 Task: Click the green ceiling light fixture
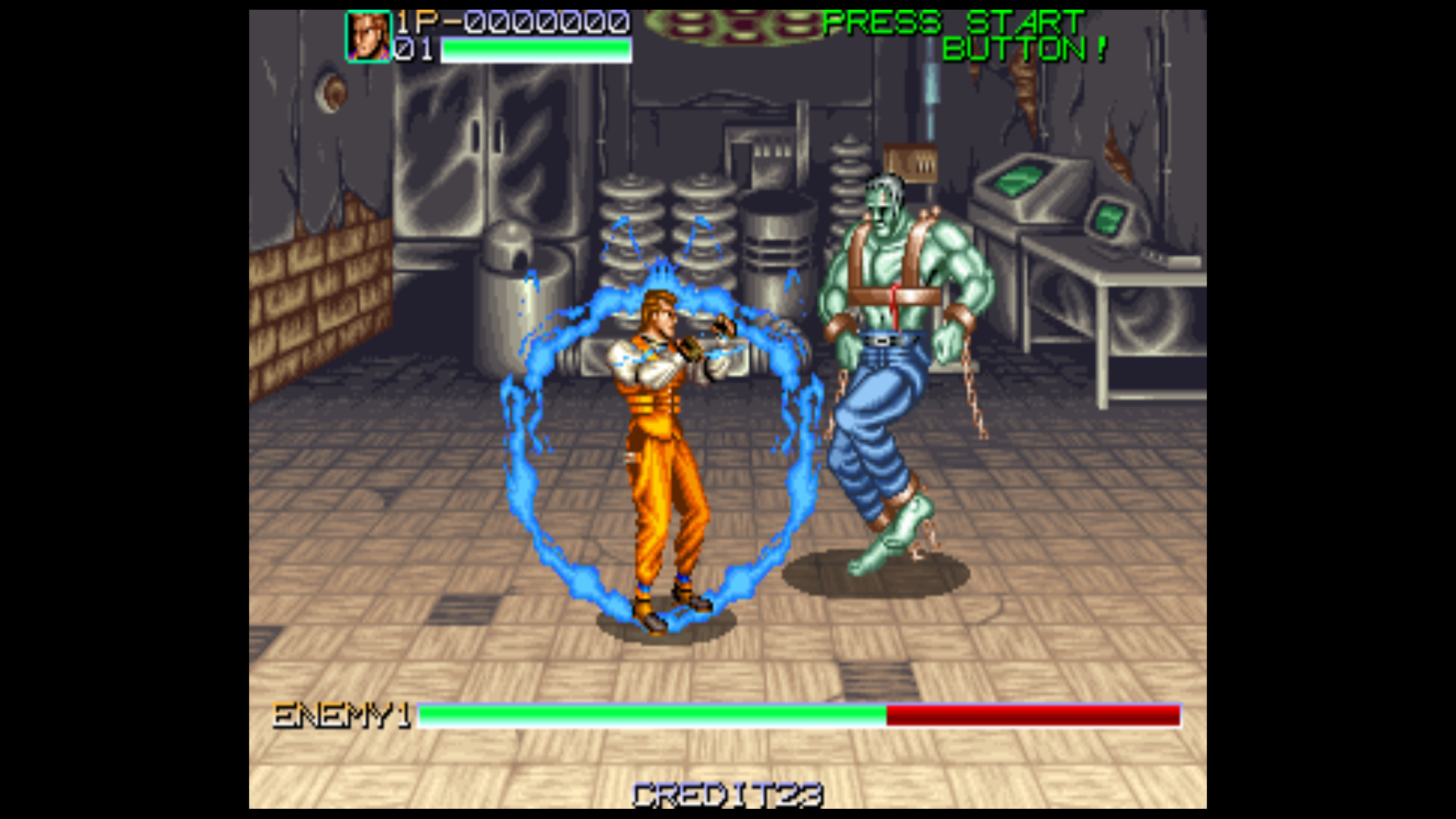728,26
